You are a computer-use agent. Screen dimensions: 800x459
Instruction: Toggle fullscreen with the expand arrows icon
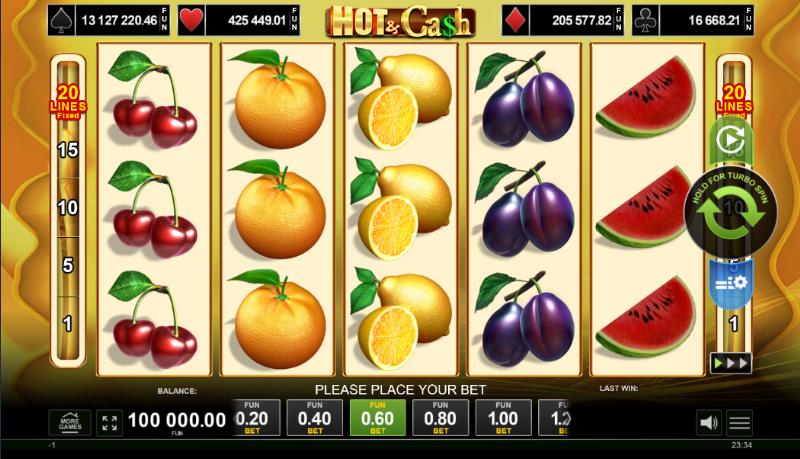[x=111, y=422]
